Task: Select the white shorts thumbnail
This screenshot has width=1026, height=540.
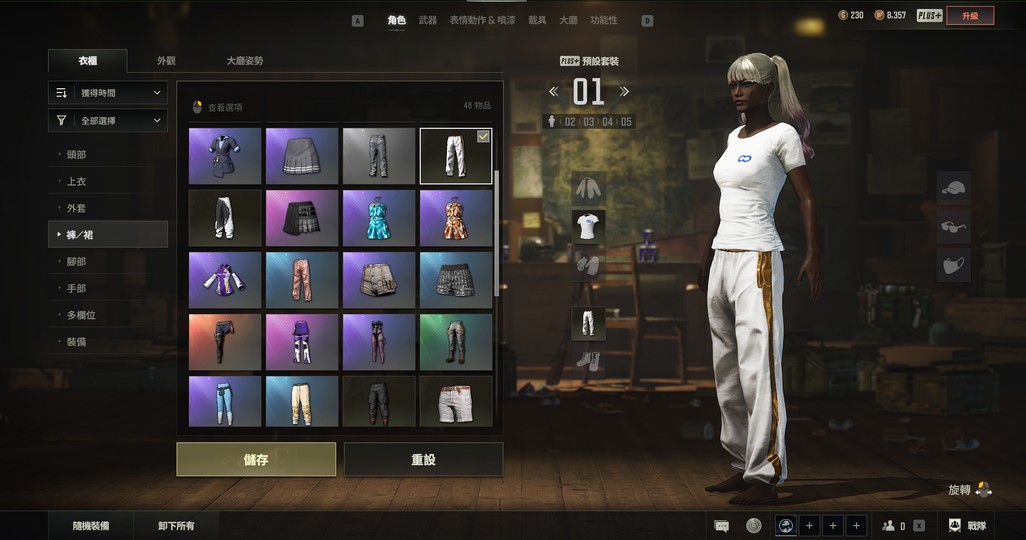Action: pos(455,401)
